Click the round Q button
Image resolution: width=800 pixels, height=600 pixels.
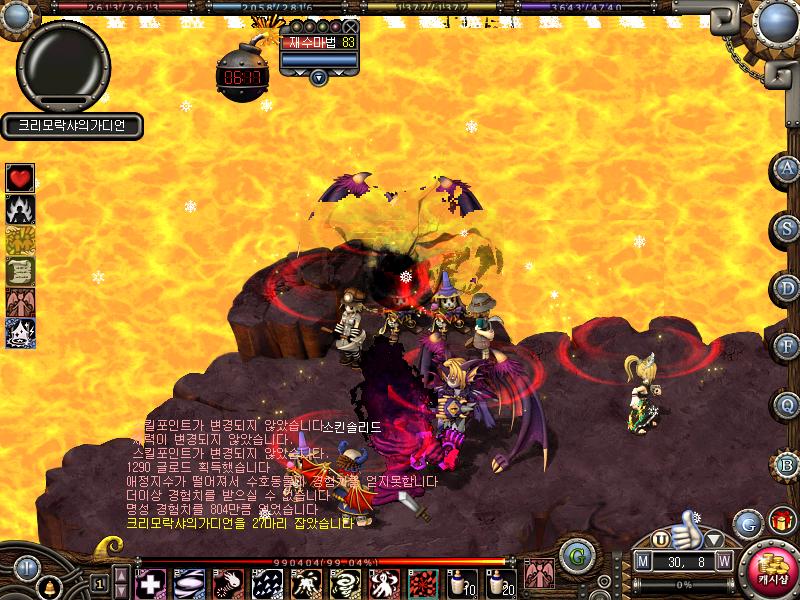tap(787, 405)
